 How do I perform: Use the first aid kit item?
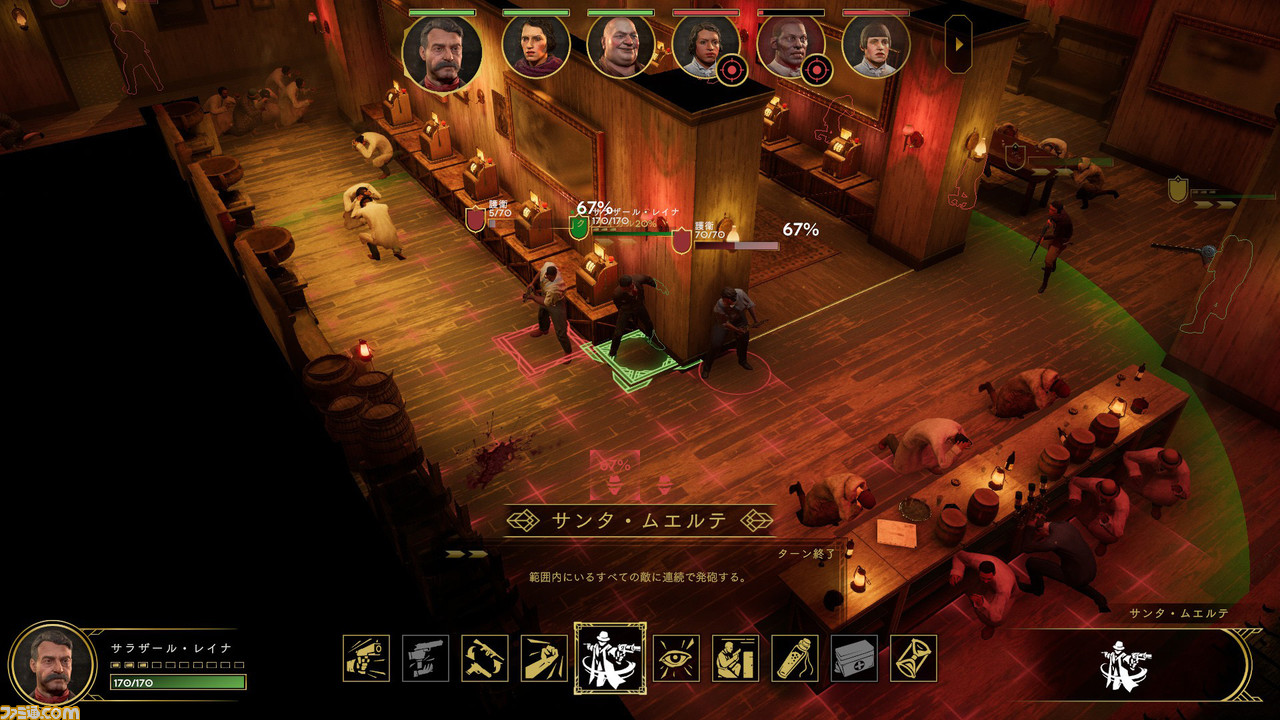click(854, 658)
